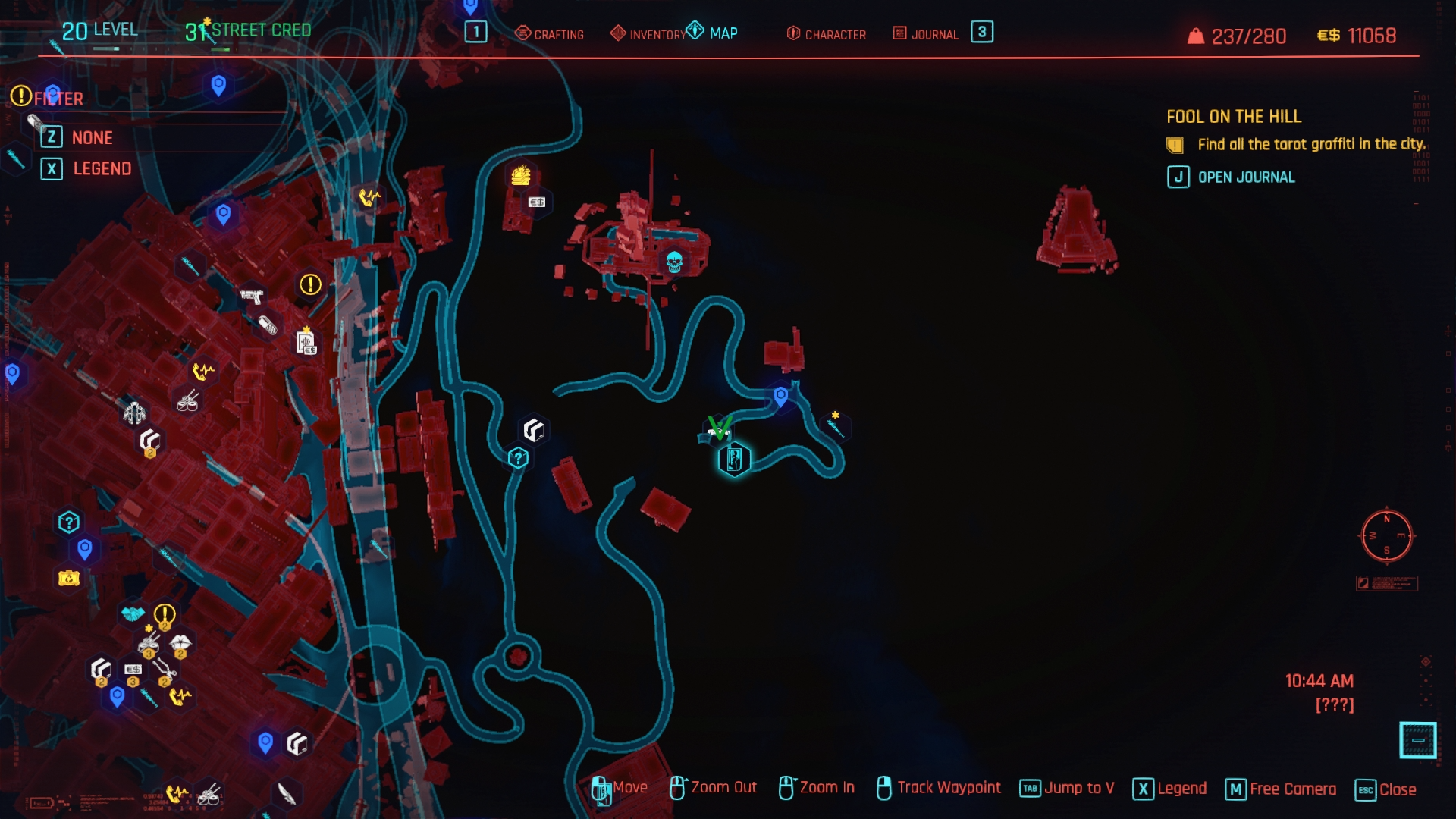Jump the map to V

pyautogui.click(x=1067, y=789)
